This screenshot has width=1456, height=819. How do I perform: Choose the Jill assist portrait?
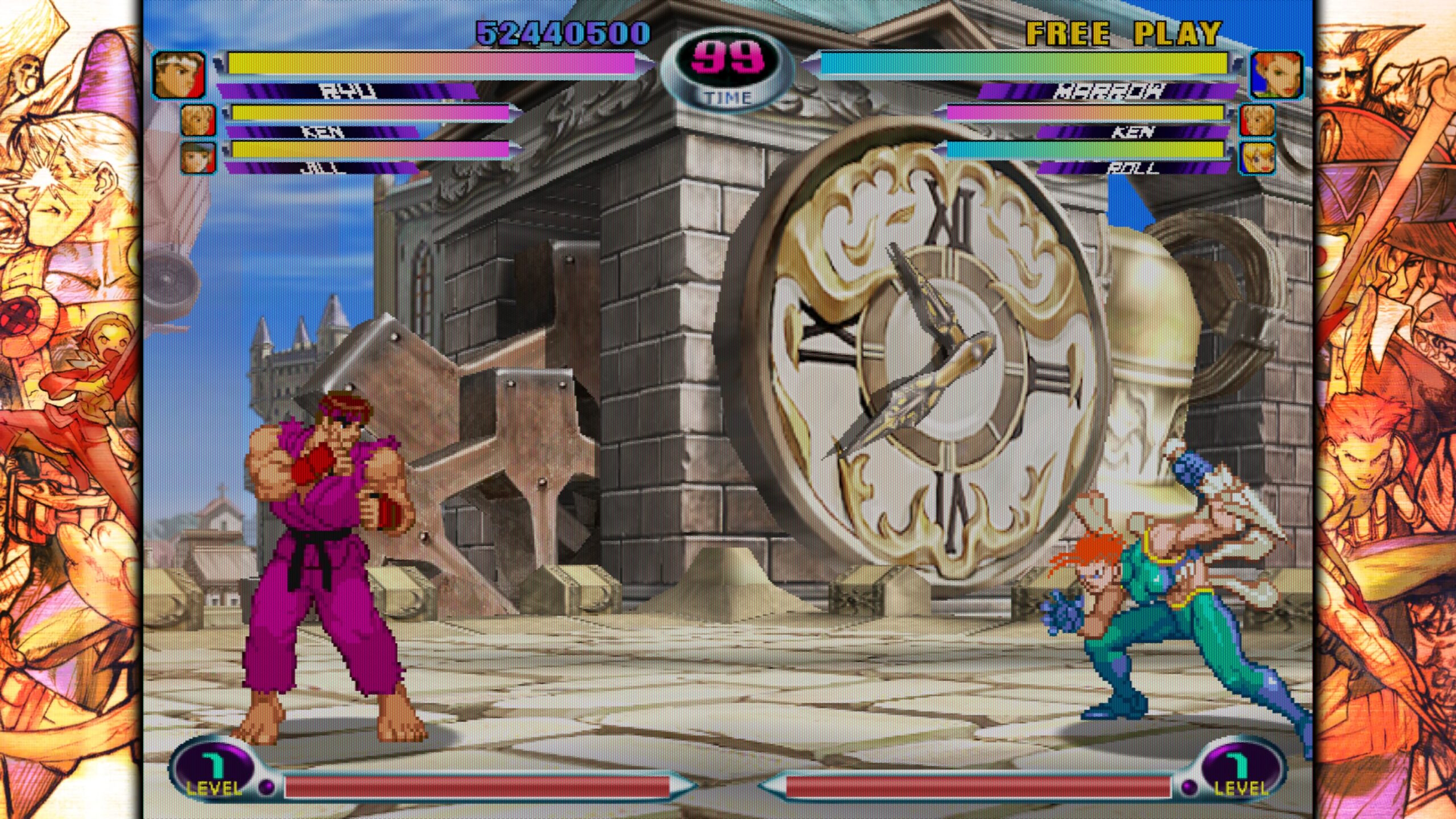(x=198, y=156)
